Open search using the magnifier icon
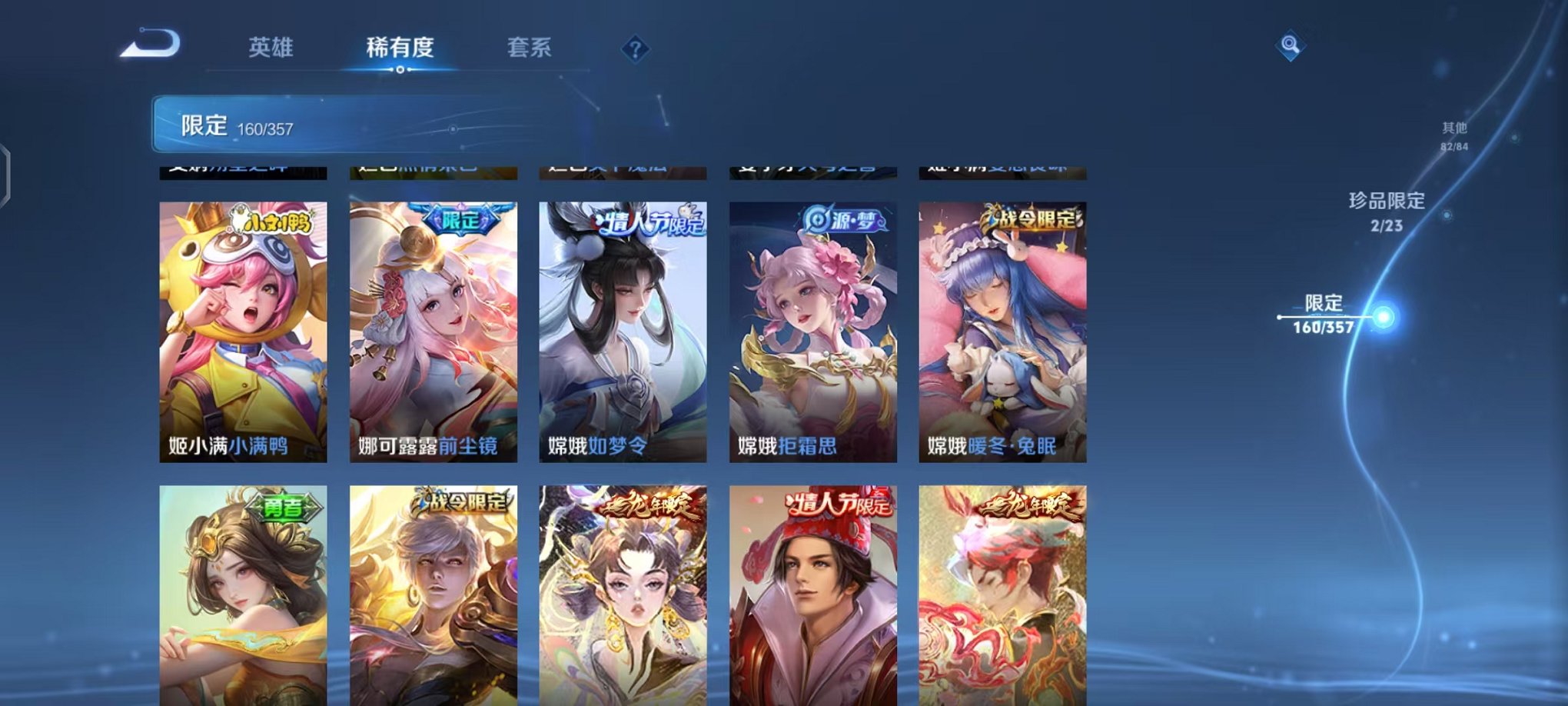This screenshot has height=706, width=1568. [1291, 48]
